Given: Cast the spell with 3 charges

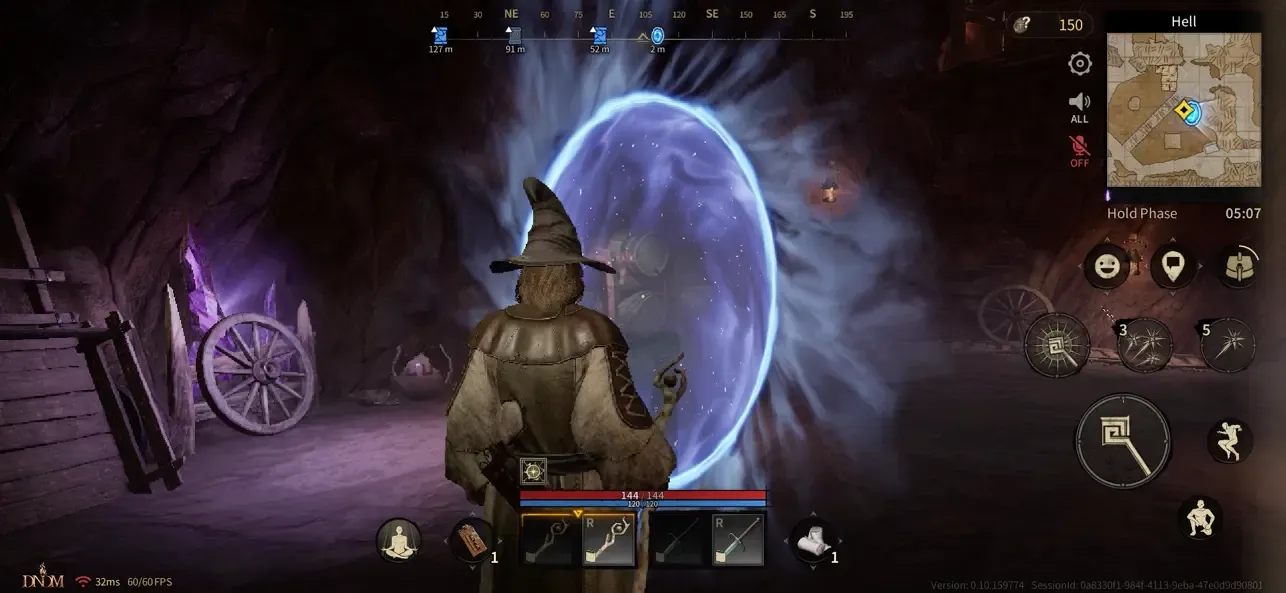Looking at the screenshot, I should tap(1144, 345).
